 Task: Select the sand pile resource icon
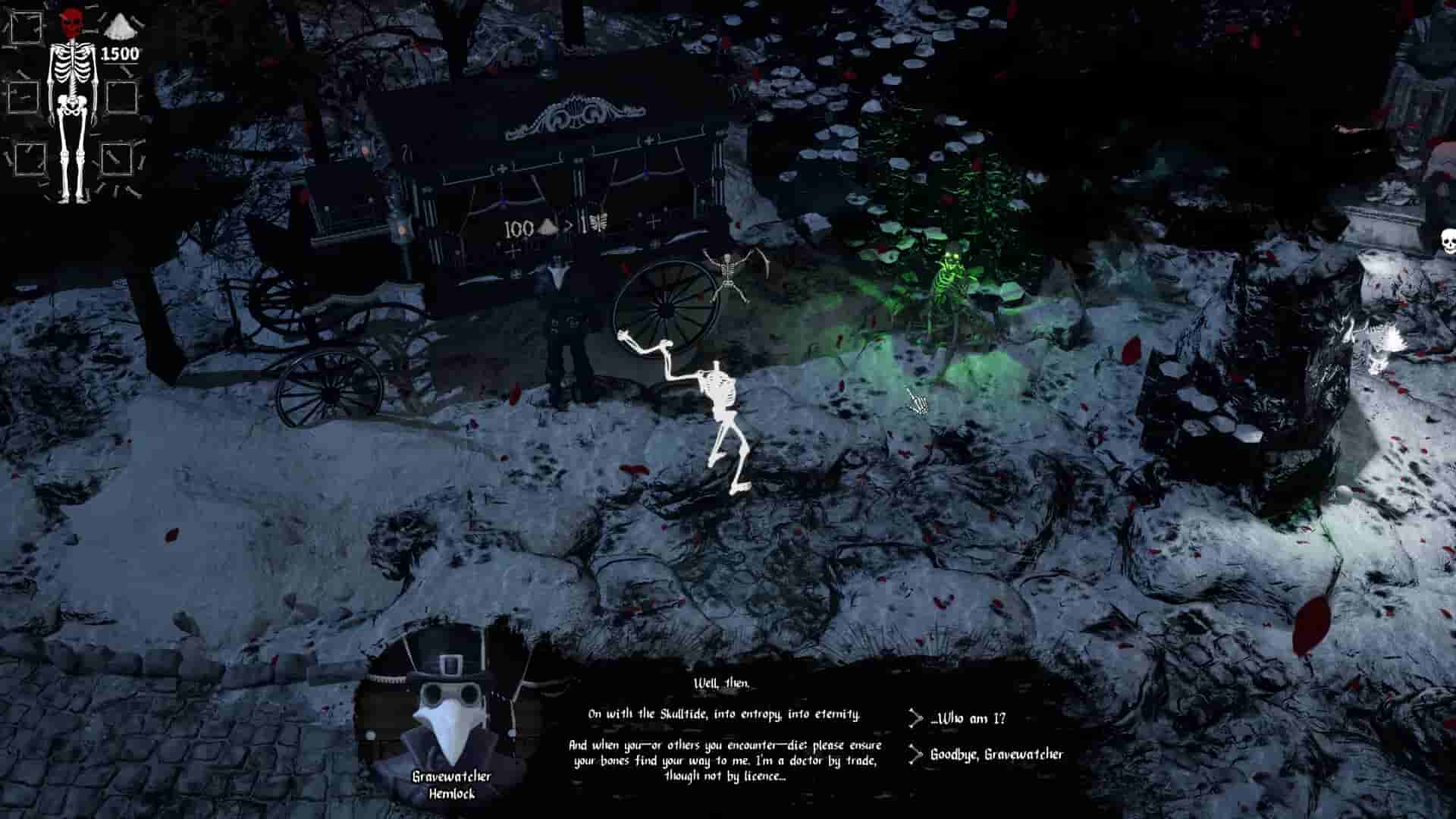point(121,27)
